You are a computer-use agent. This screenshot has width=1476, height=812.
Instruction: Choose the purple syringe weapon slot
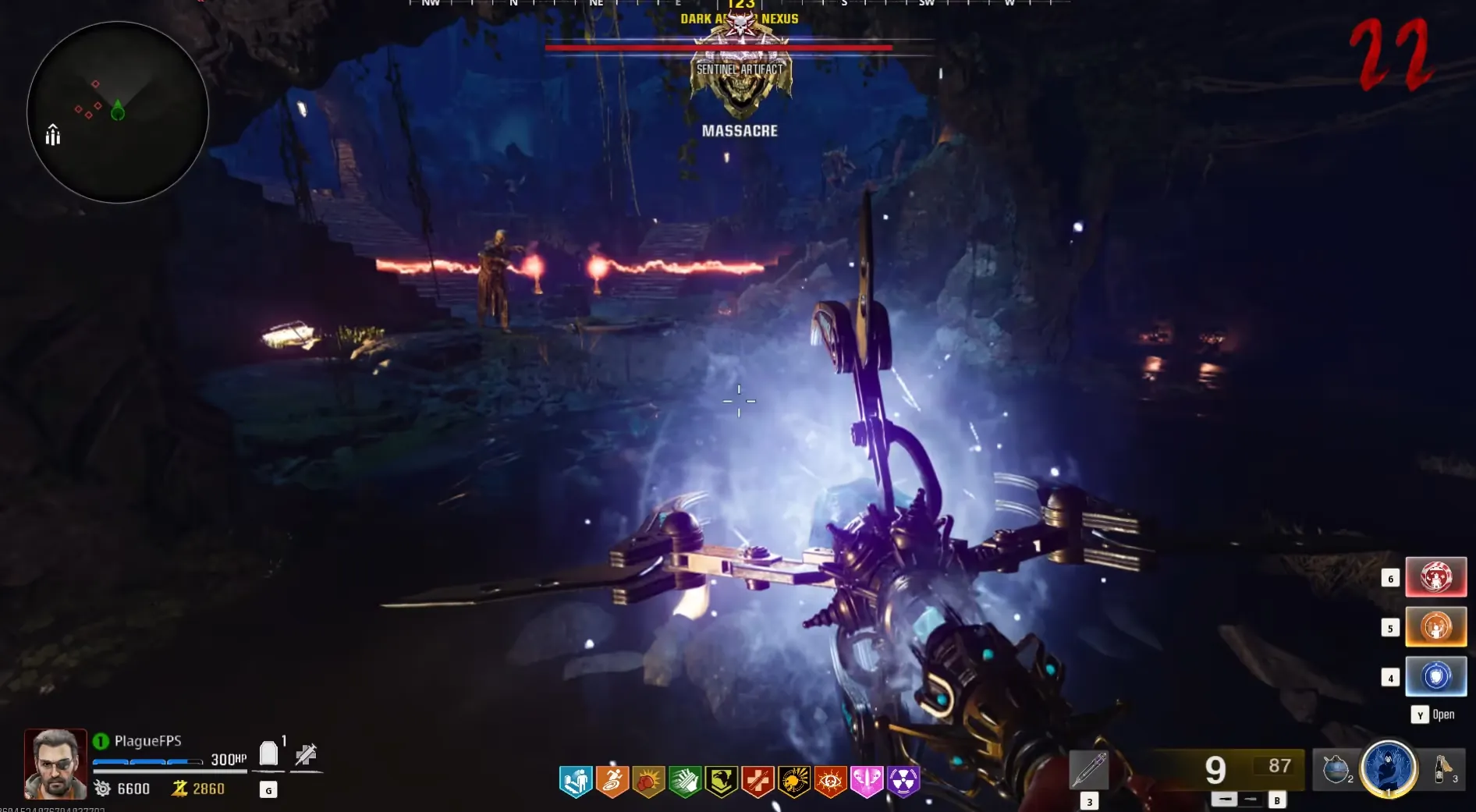coord(1088,769)
